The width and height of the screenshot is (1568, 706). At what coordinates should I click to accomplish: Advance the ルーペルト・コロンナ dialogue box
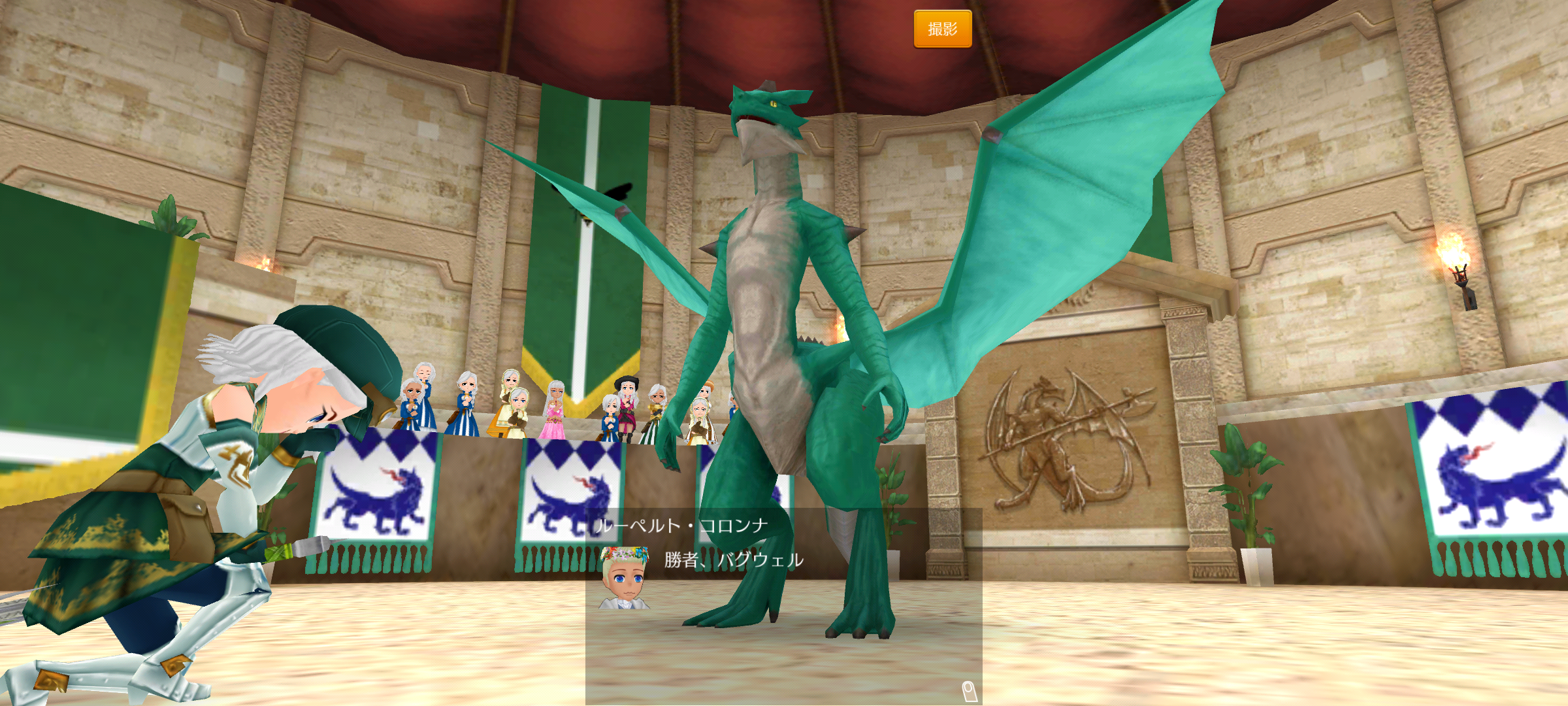tap(783, 607)
